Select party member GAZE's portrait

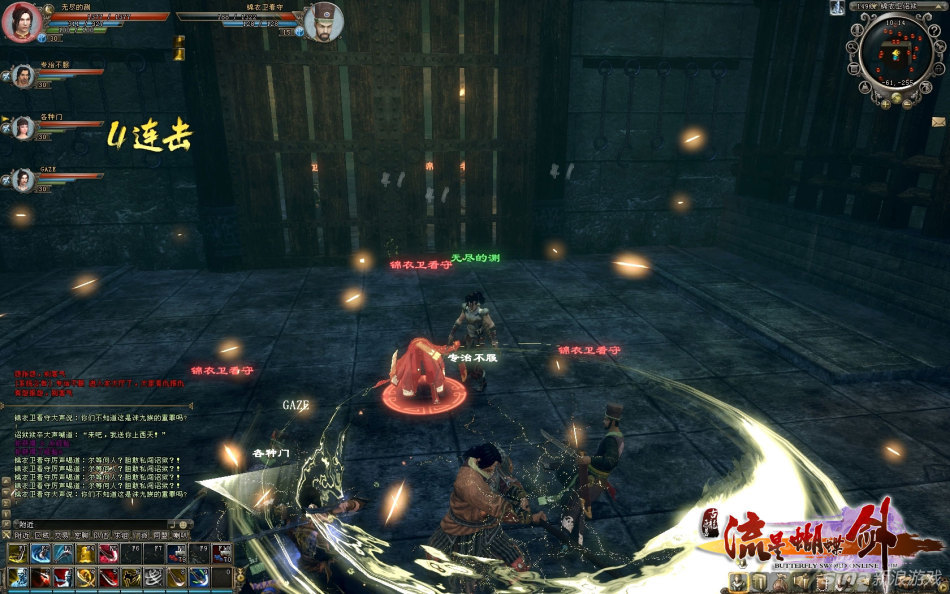[21, 179]
